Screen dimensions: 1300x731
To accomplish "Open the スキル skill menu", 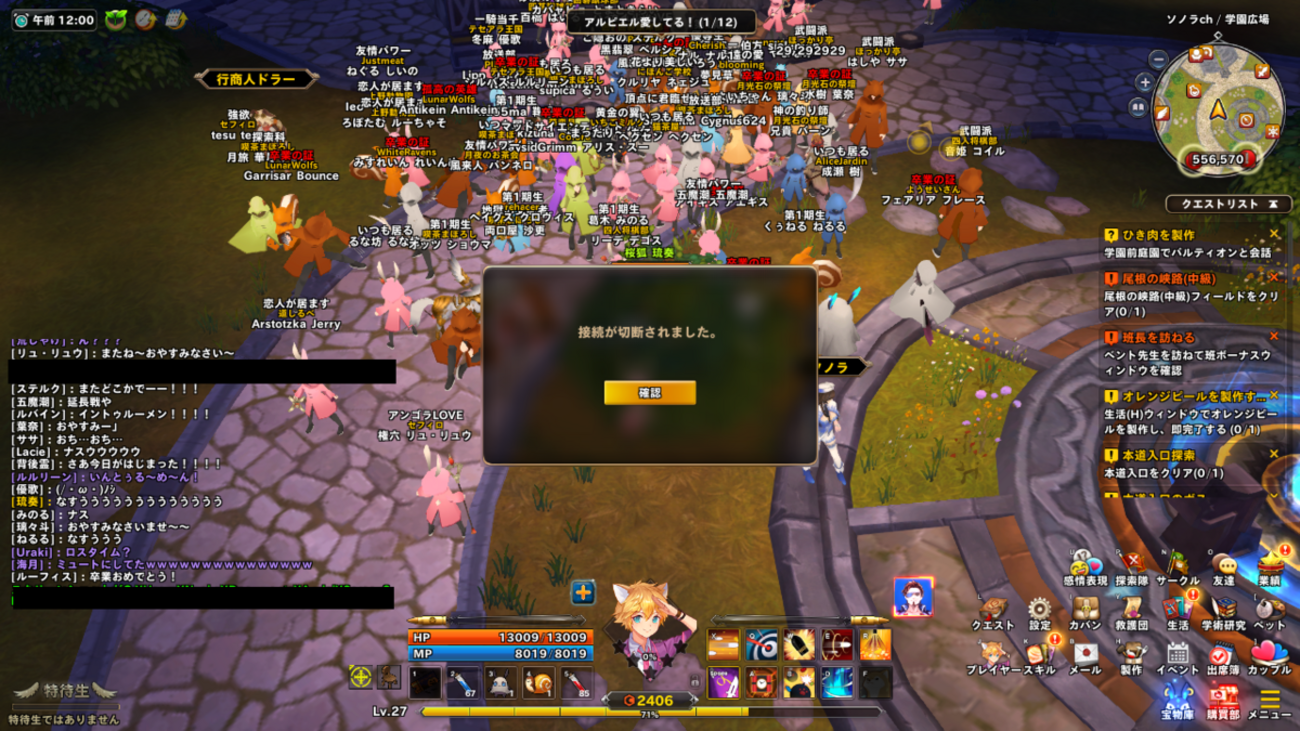I will pyautogui.click(x=1040, y=654).
